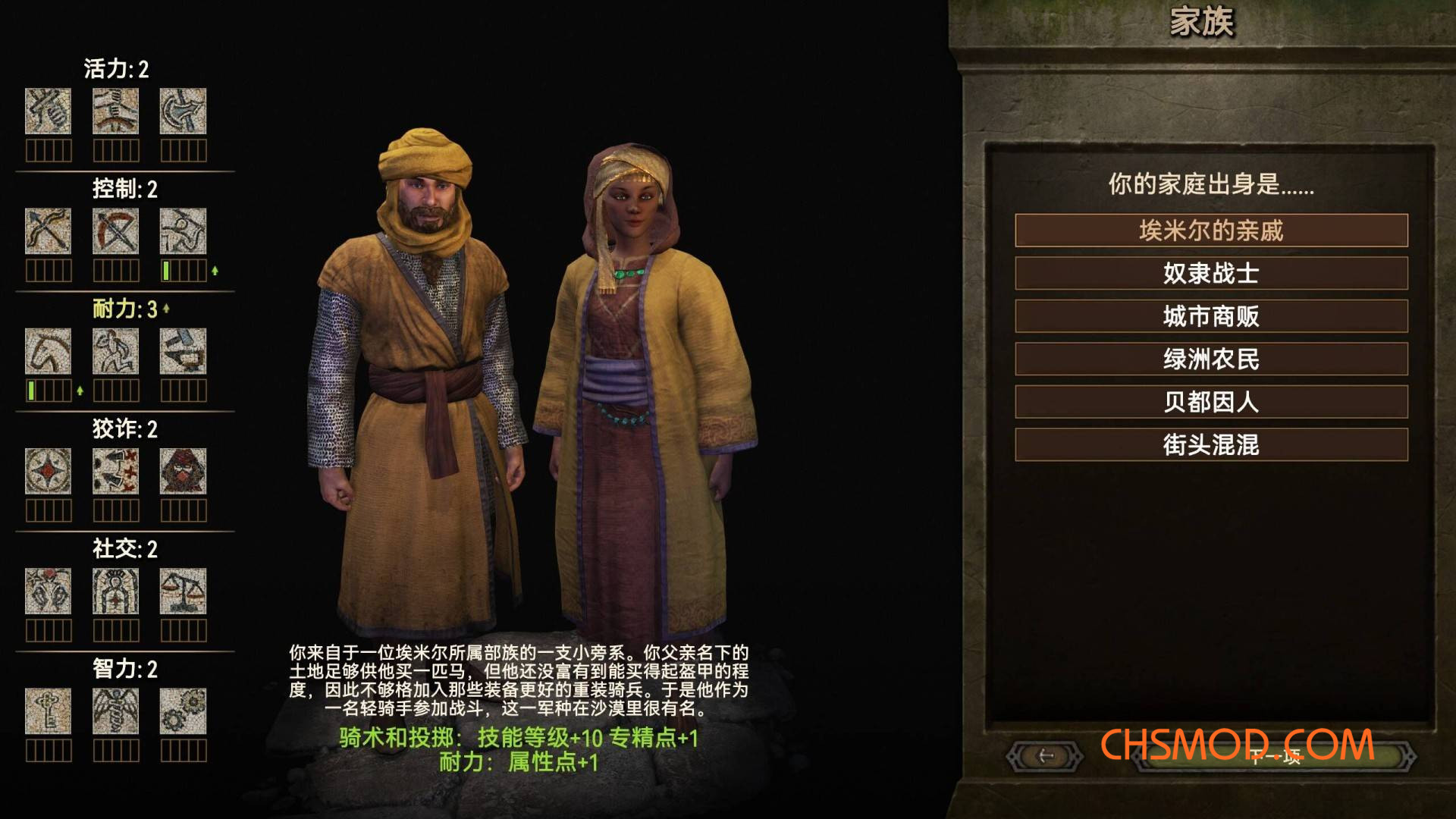Select the 绿洲农民 option
This screenshot has height=819, width=1456.
1209,359
